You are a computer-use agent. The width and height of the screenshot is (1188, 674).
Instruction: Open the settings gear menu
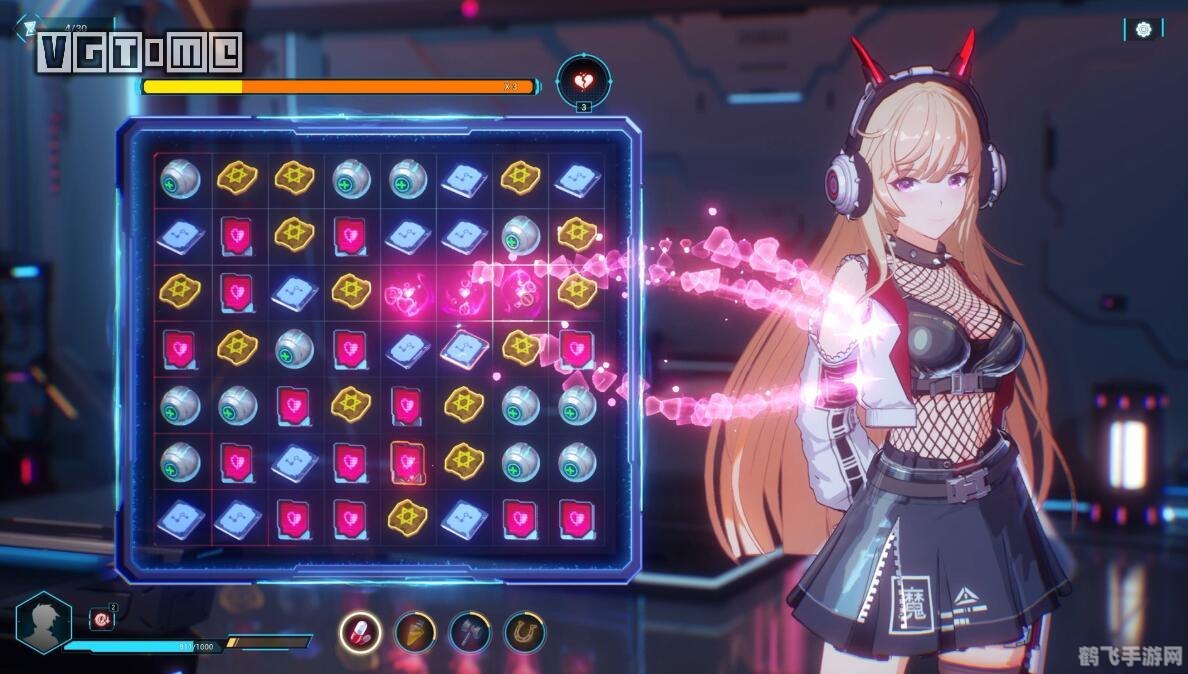click(x=1144, y=30)
